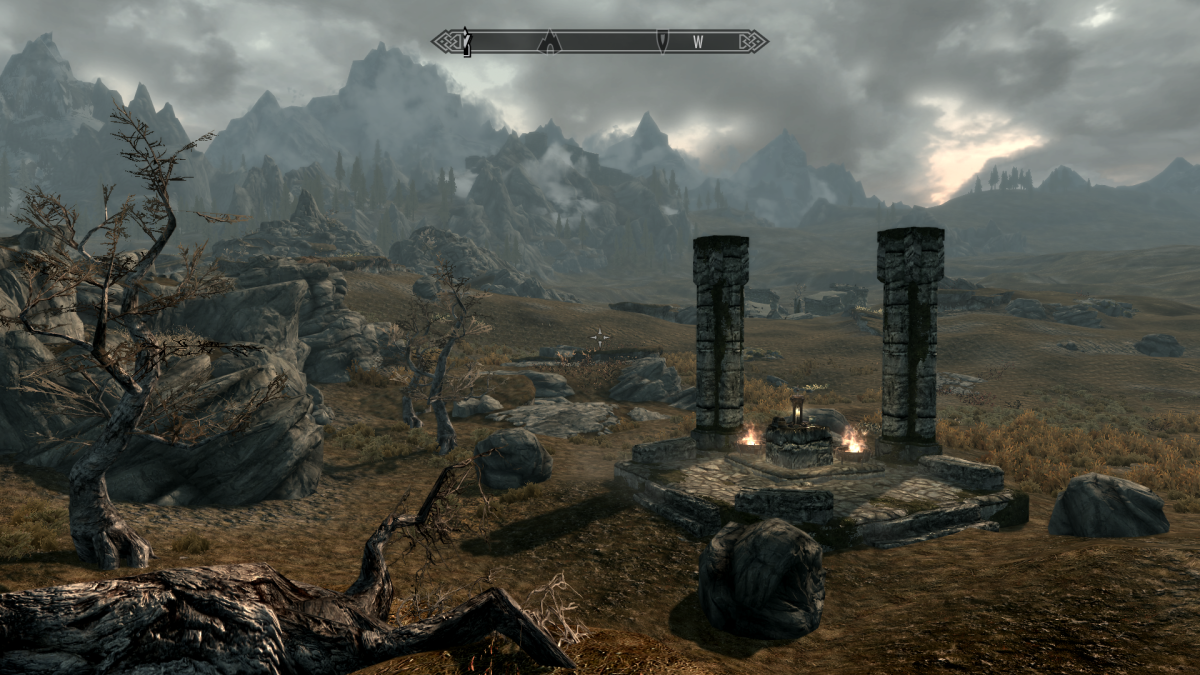
Task: Click the standing stone marker on the compass
Action: click(466, 42)
